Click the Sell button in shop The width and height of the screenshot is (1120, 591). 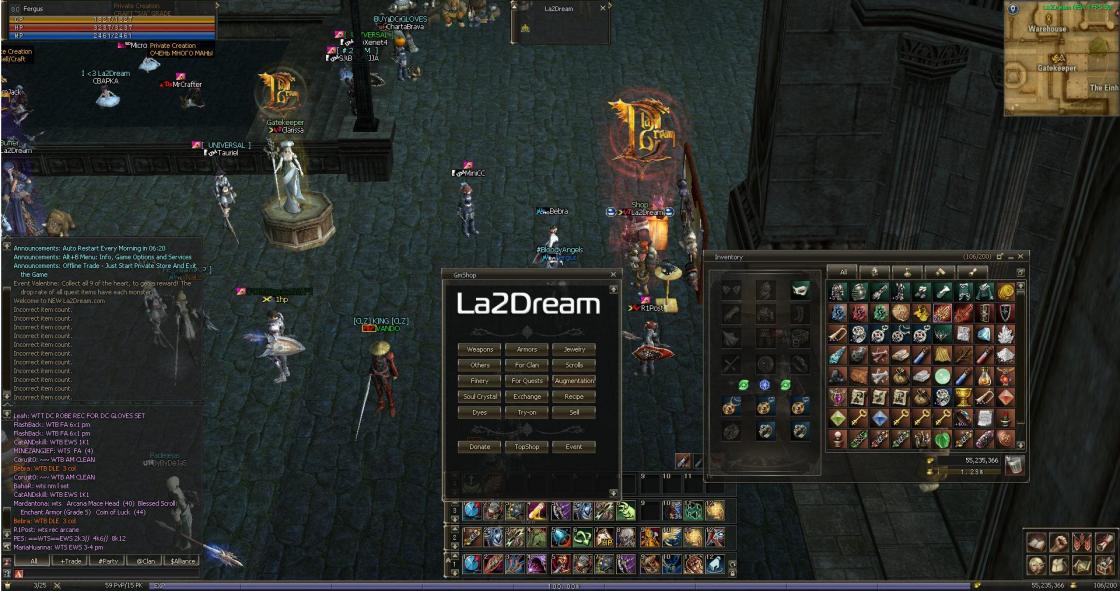pos(574,412)
